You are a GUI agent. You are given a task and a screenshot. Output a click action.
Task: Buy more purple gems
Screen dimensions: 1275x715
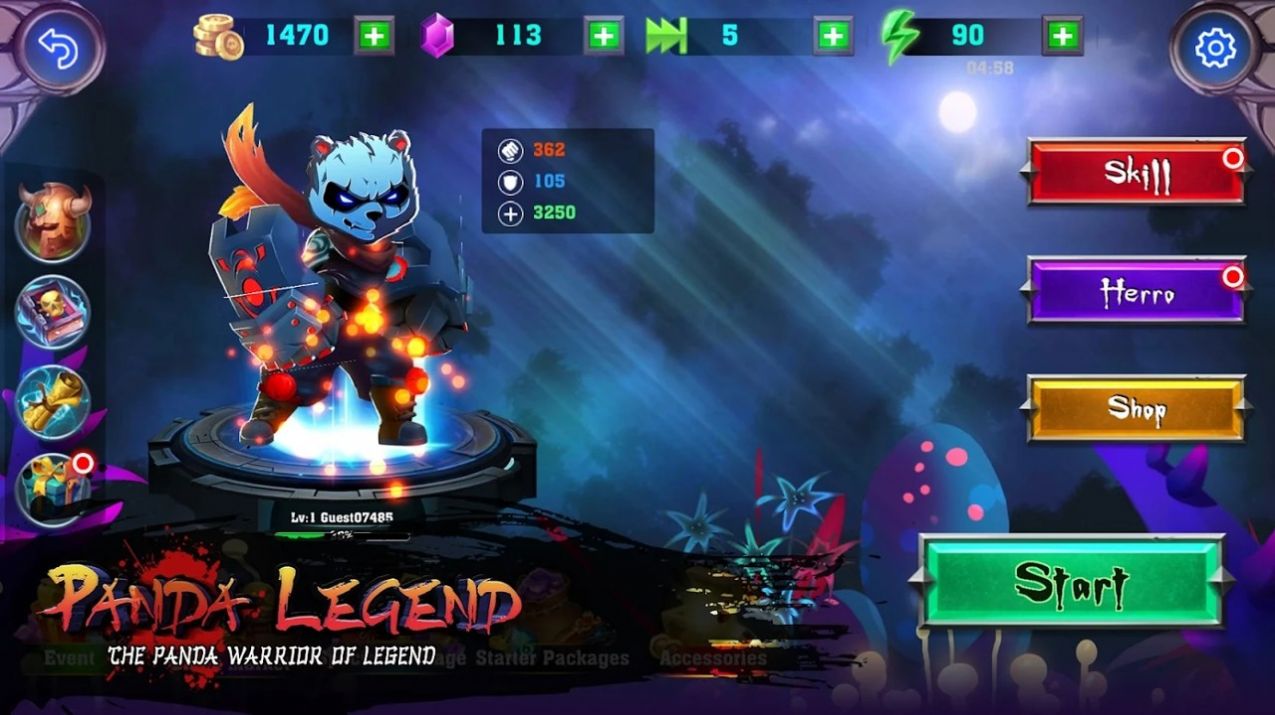tap(603, 36)
